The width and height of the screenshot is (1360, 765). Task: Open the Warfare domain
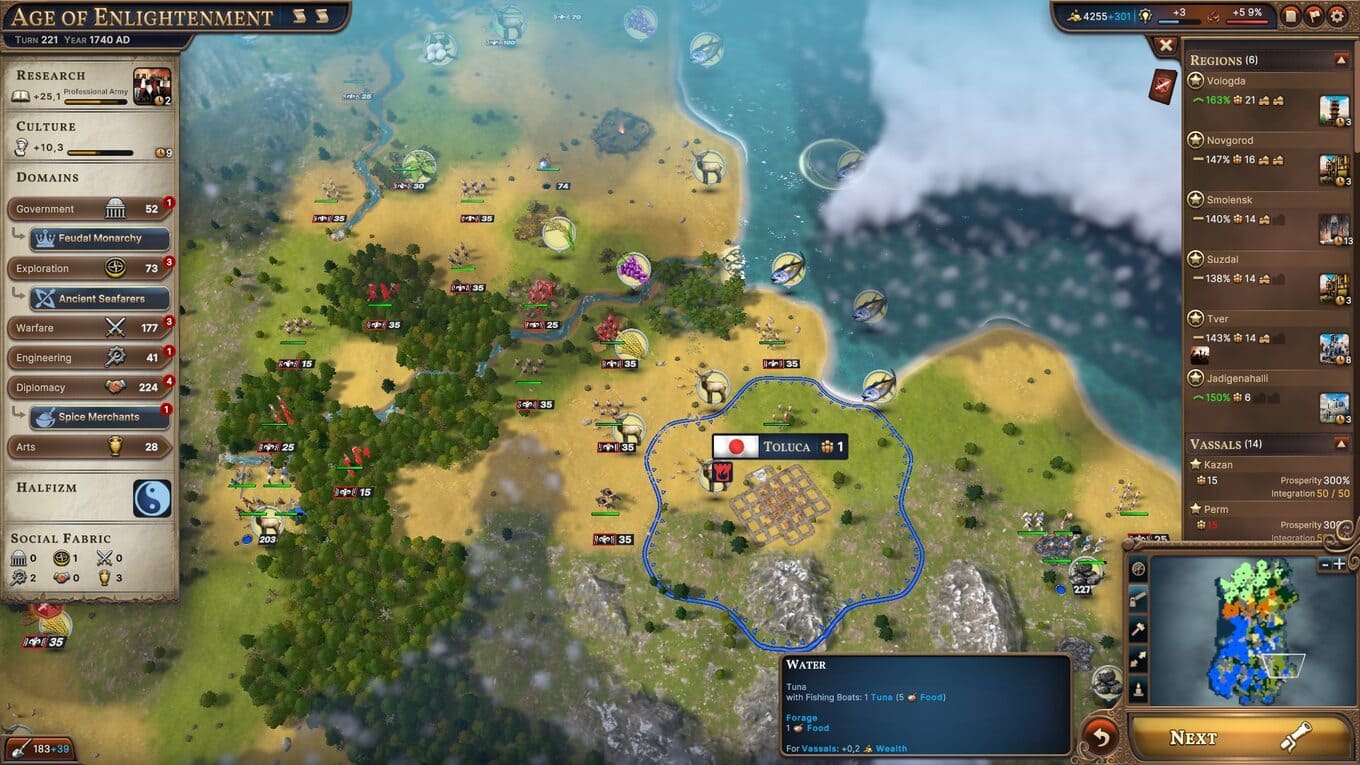[88, 328]
